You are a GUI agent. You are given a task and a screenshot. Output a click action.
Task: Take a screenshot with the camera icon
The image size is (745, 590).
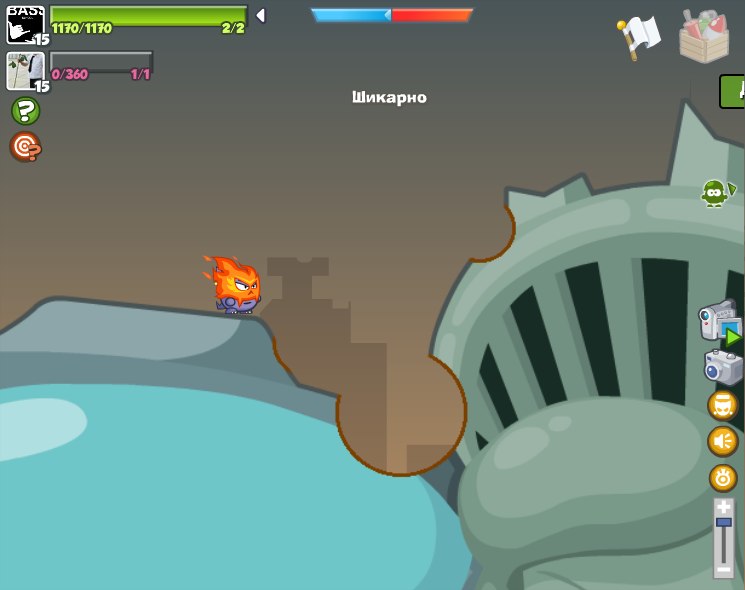(x=723, y=367)
